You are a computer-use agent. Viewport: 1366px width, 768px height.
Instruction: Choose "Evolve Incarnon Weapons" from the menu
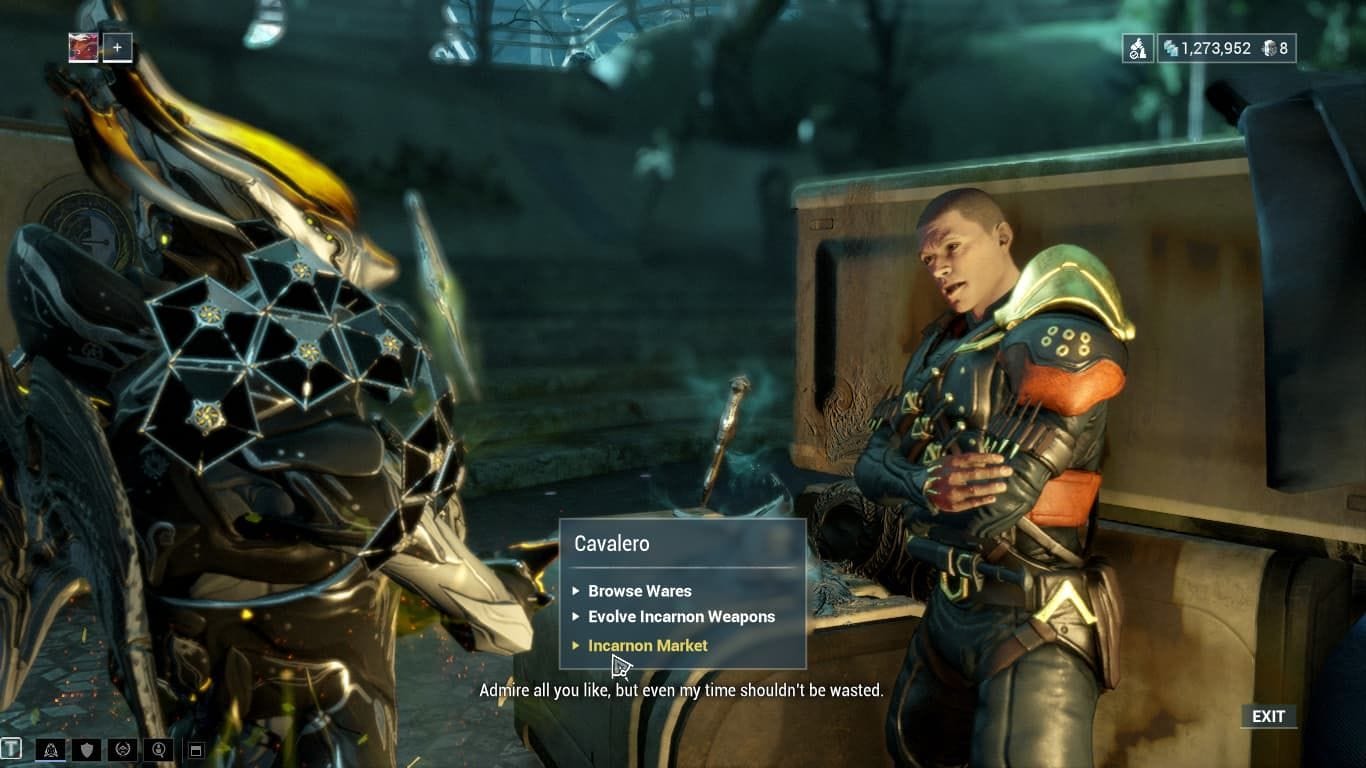point(682,617)
